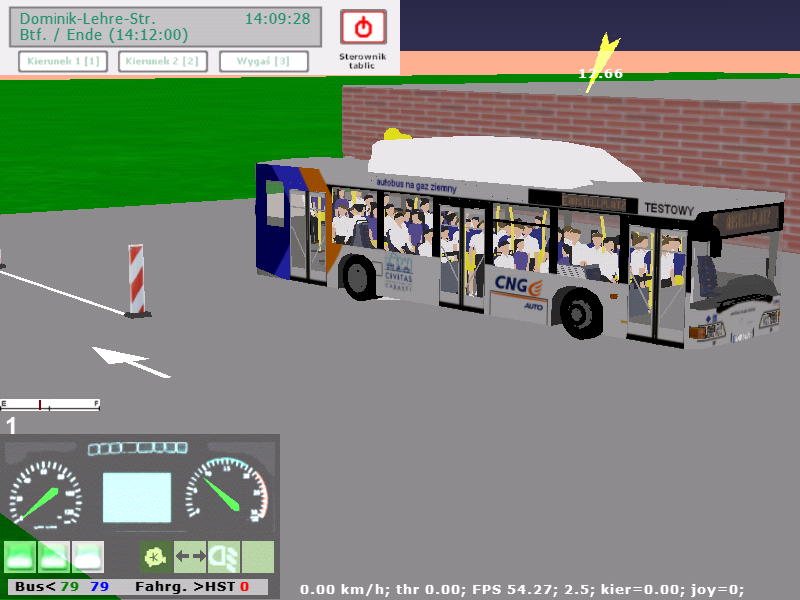The width and height of the screenshot is (800, 600).
Task: Select the Kierunek 1 destination button
Action: [63, 62]
